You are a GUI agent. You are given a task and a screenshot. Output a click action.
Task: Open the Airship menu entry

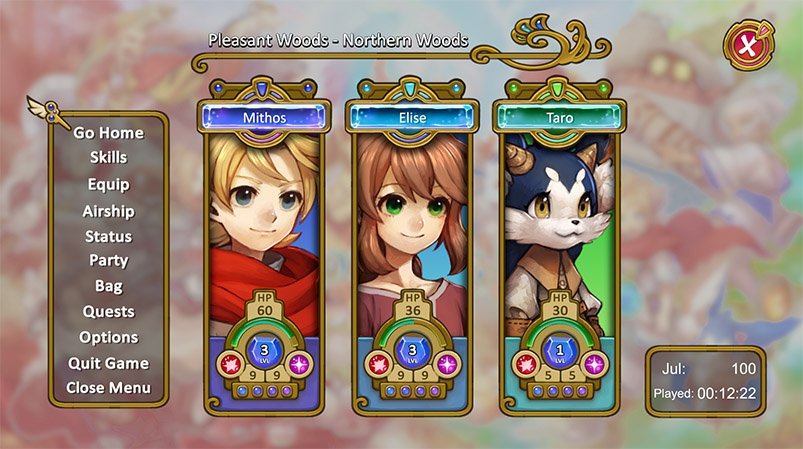(x=108, y=211)
